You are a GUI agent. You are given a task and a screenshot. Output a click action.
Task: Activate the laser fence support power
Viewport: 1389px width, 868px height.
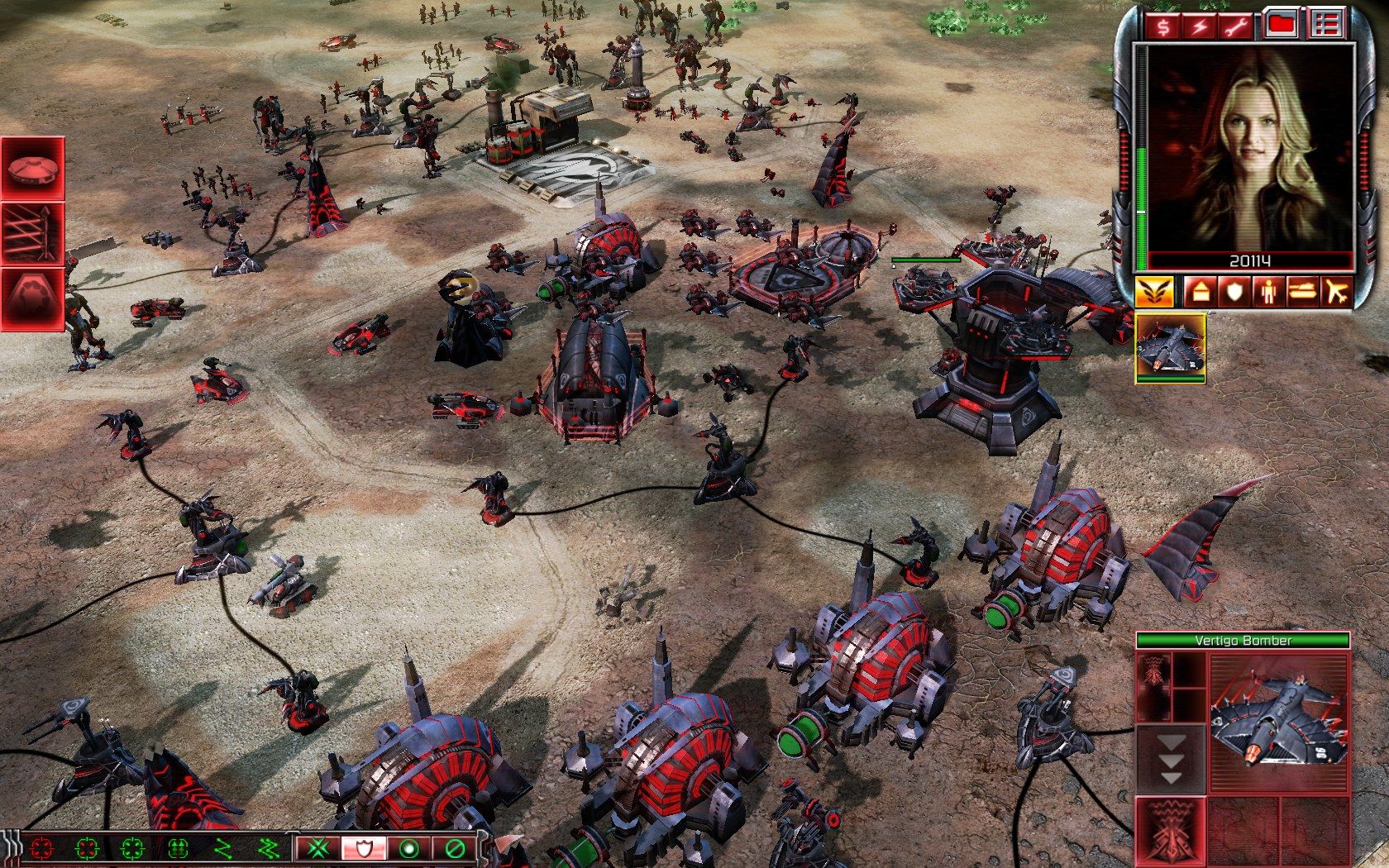pos(33,232)
